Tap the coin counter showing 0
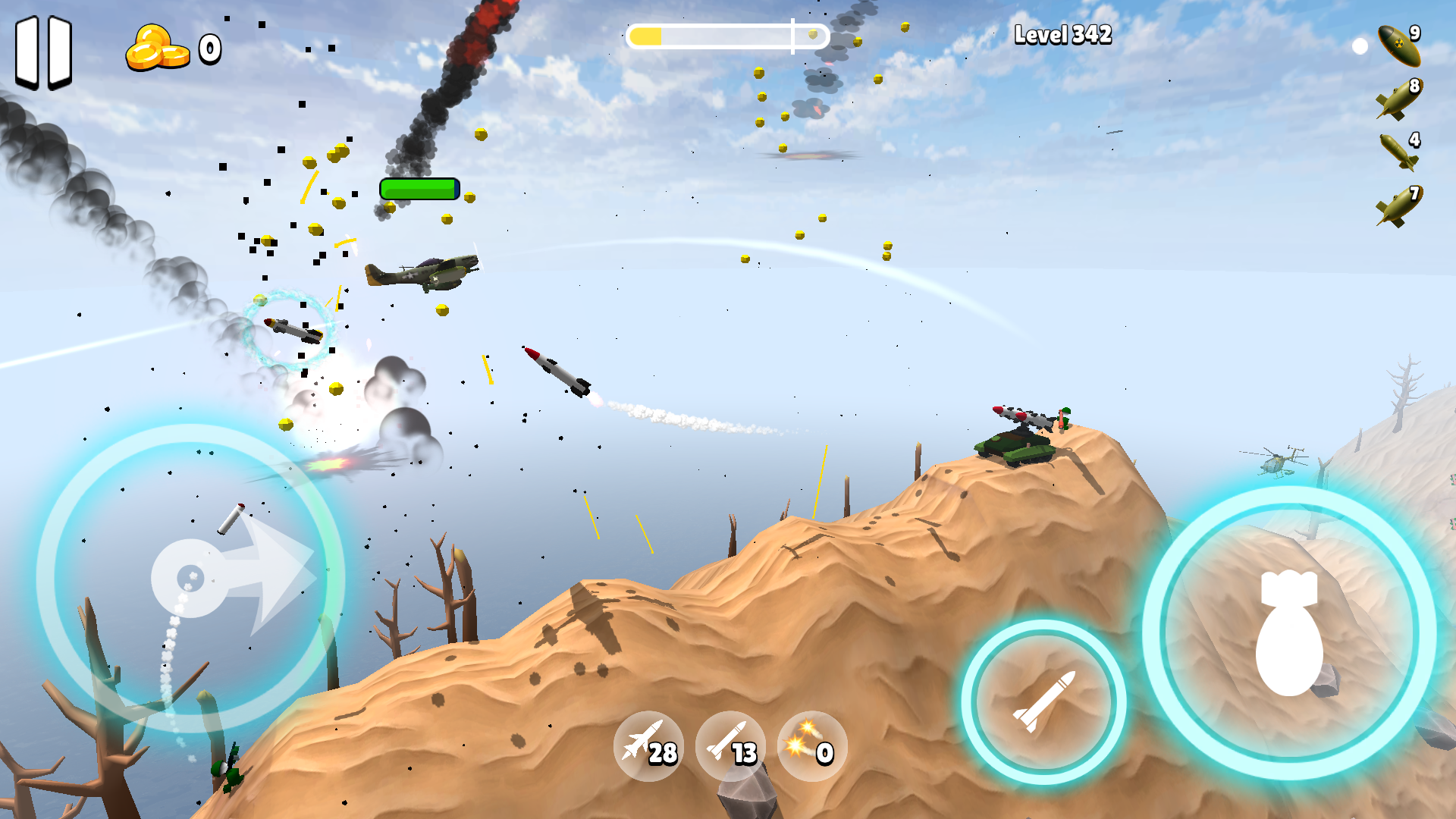1456x819 pixels. coord(171,48)
